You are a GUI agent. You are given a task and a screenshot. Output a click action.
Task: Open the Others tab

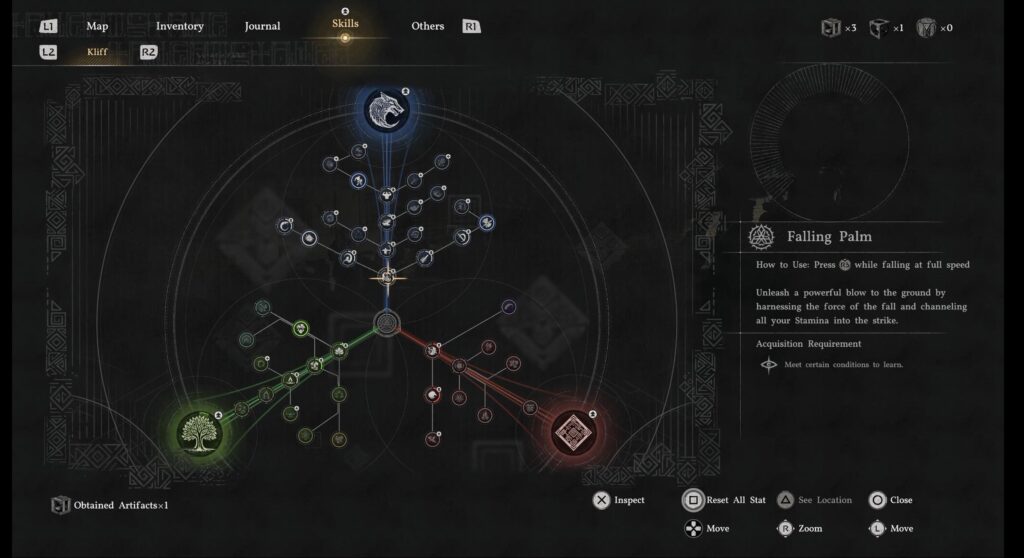427,26
